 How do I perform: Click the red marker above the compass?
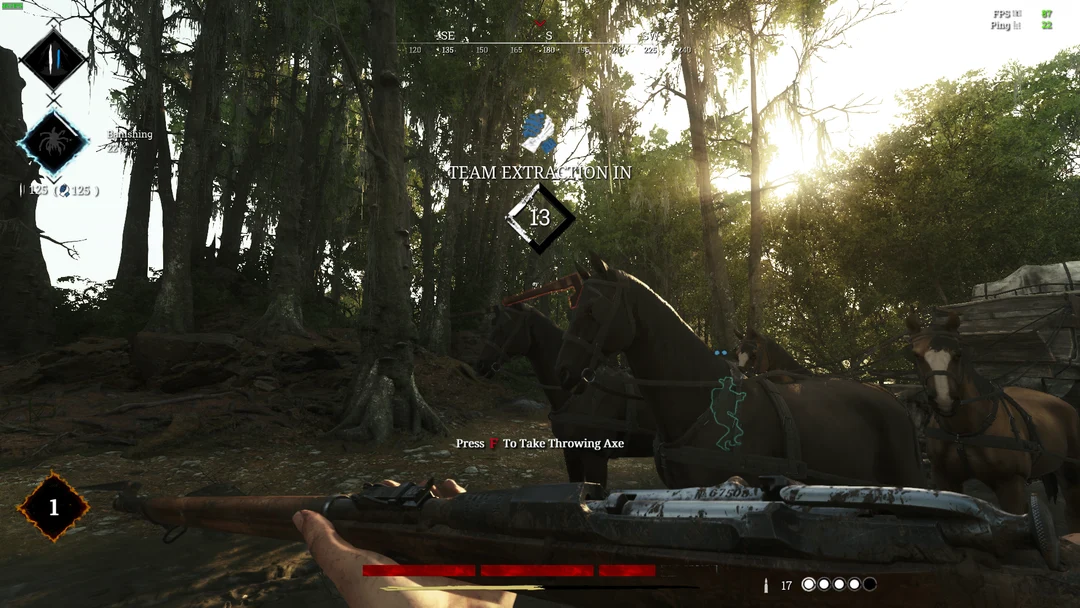[541, 23]
